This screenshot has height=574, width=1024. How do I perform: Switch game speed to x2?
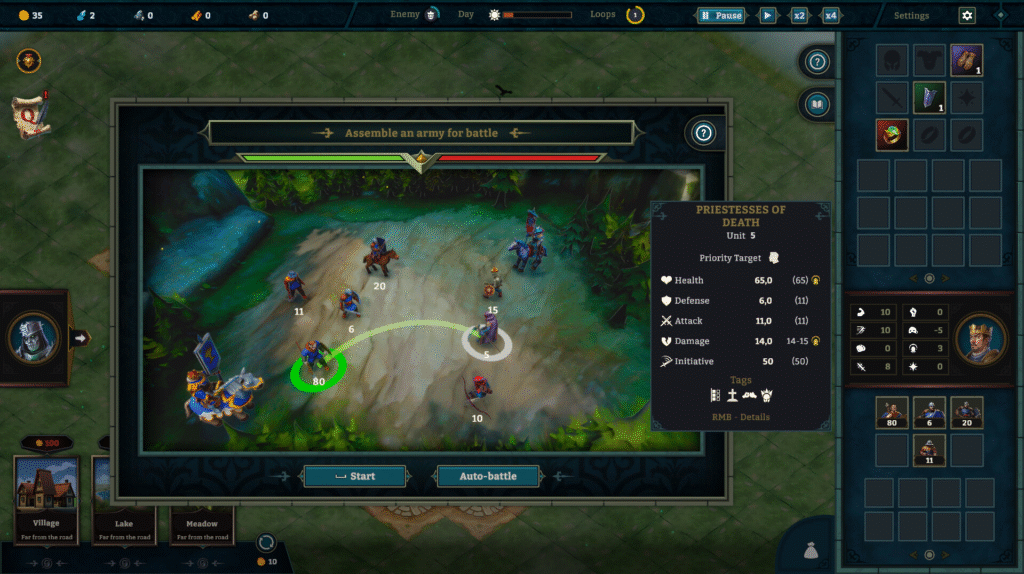799,16
